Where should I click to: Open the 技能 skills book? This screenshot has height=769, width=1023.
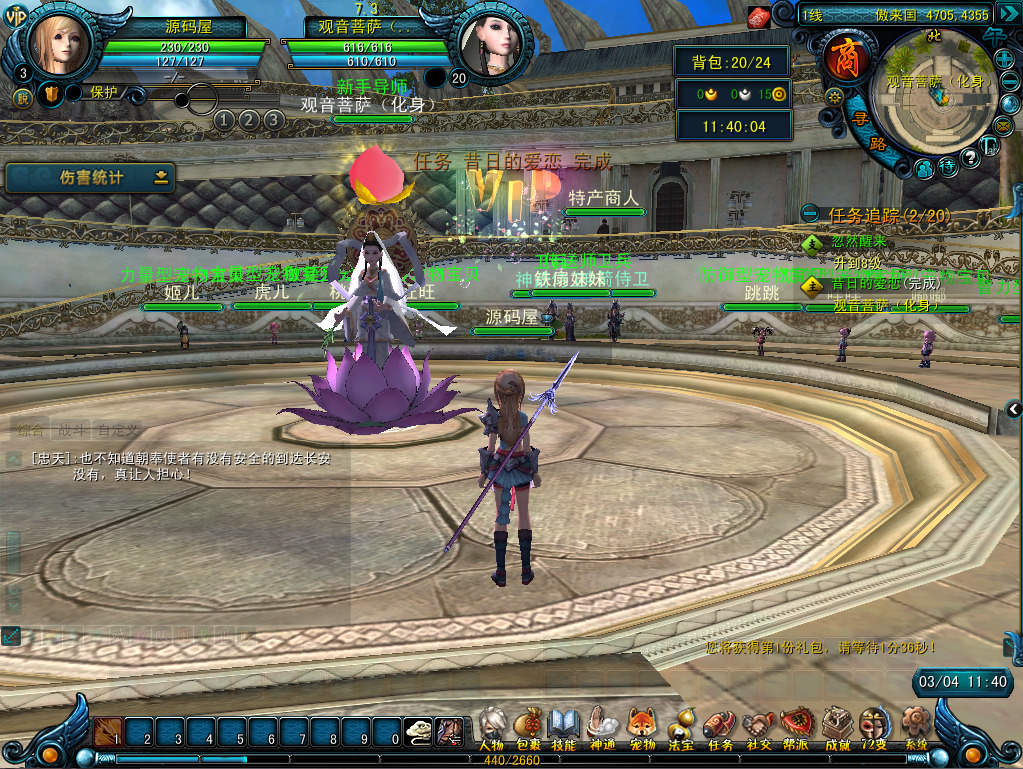point(564,728)
